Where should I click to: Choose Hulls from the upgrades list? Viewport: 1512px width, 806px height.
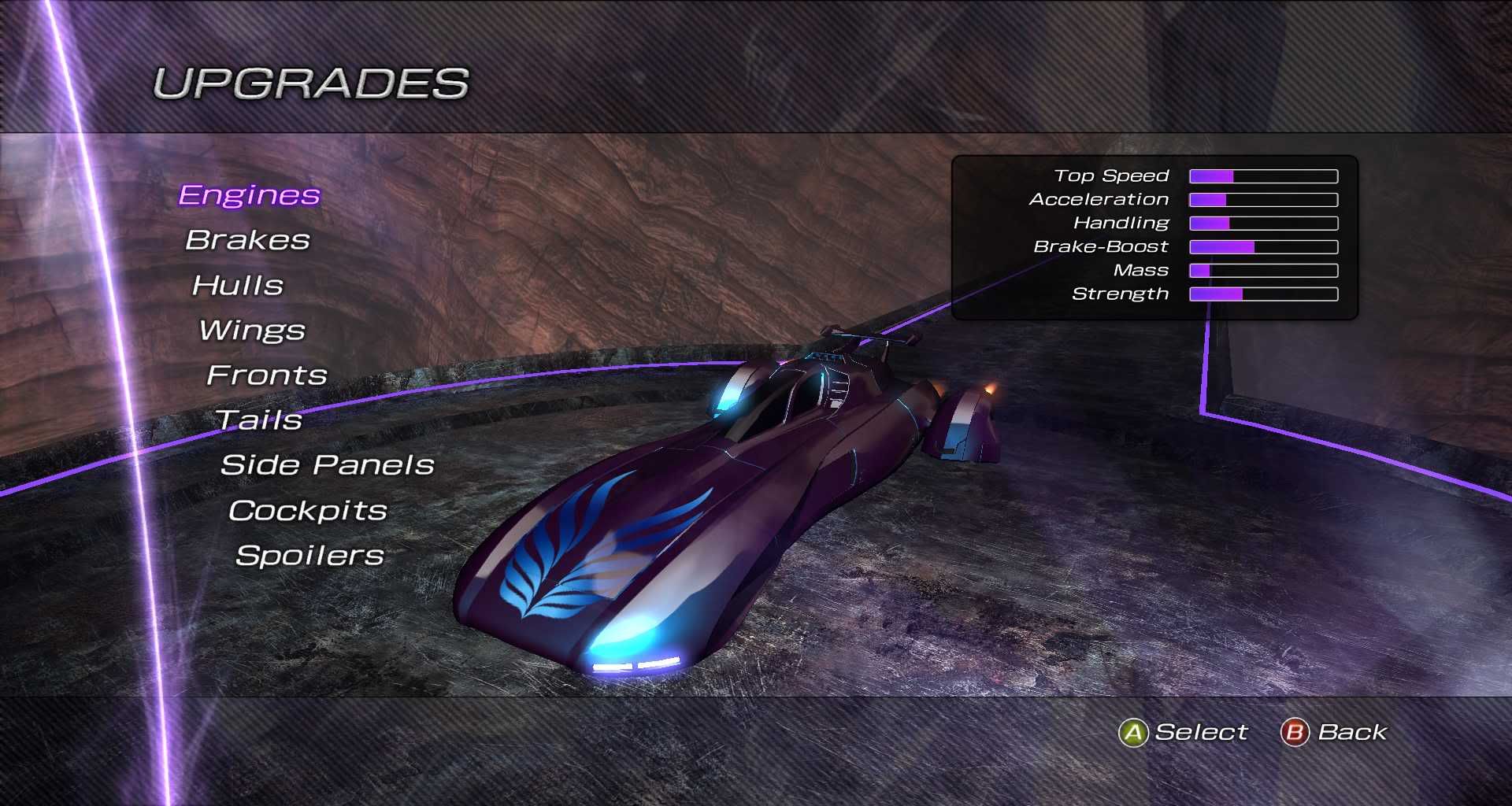(x=238, y=285)
